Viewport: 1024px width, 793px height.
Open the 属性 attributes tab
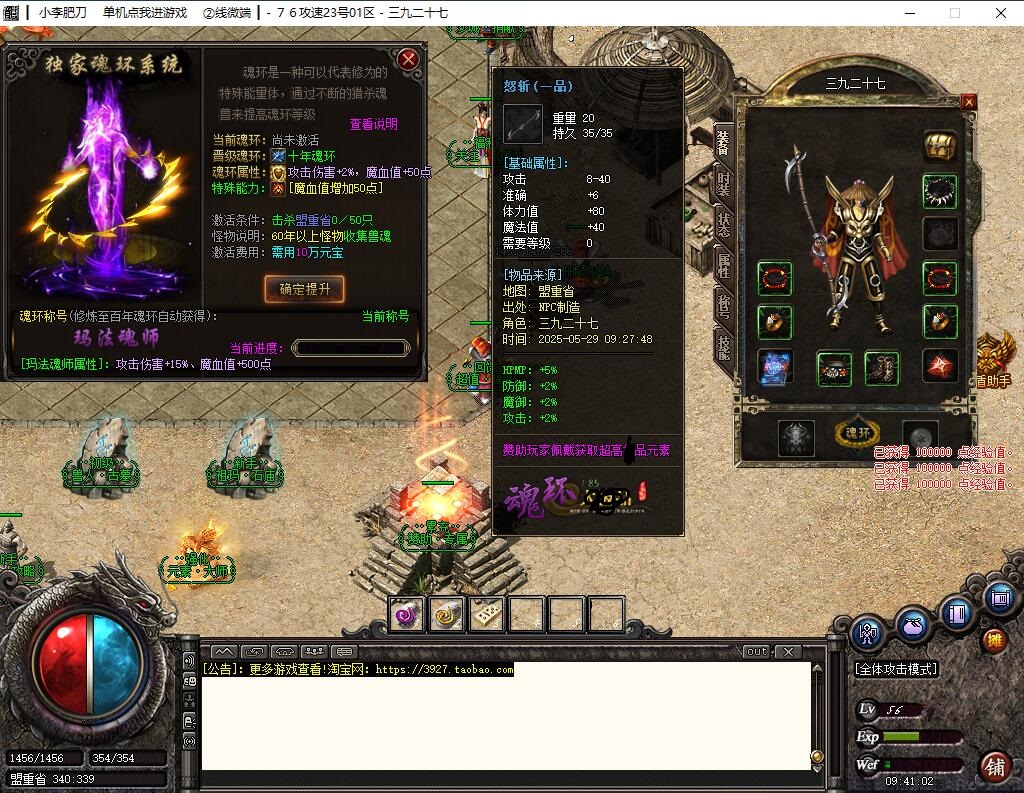click(x=723, y=264)
